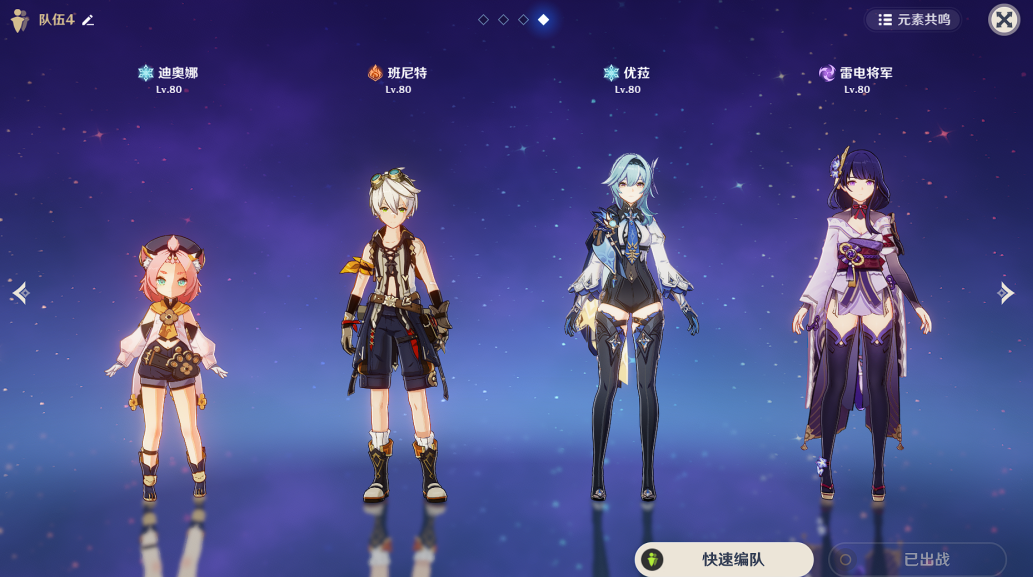Close the party setup screen
Image resolution: width=1033 pixels, height=577 pixels.
pos(1003,20)
